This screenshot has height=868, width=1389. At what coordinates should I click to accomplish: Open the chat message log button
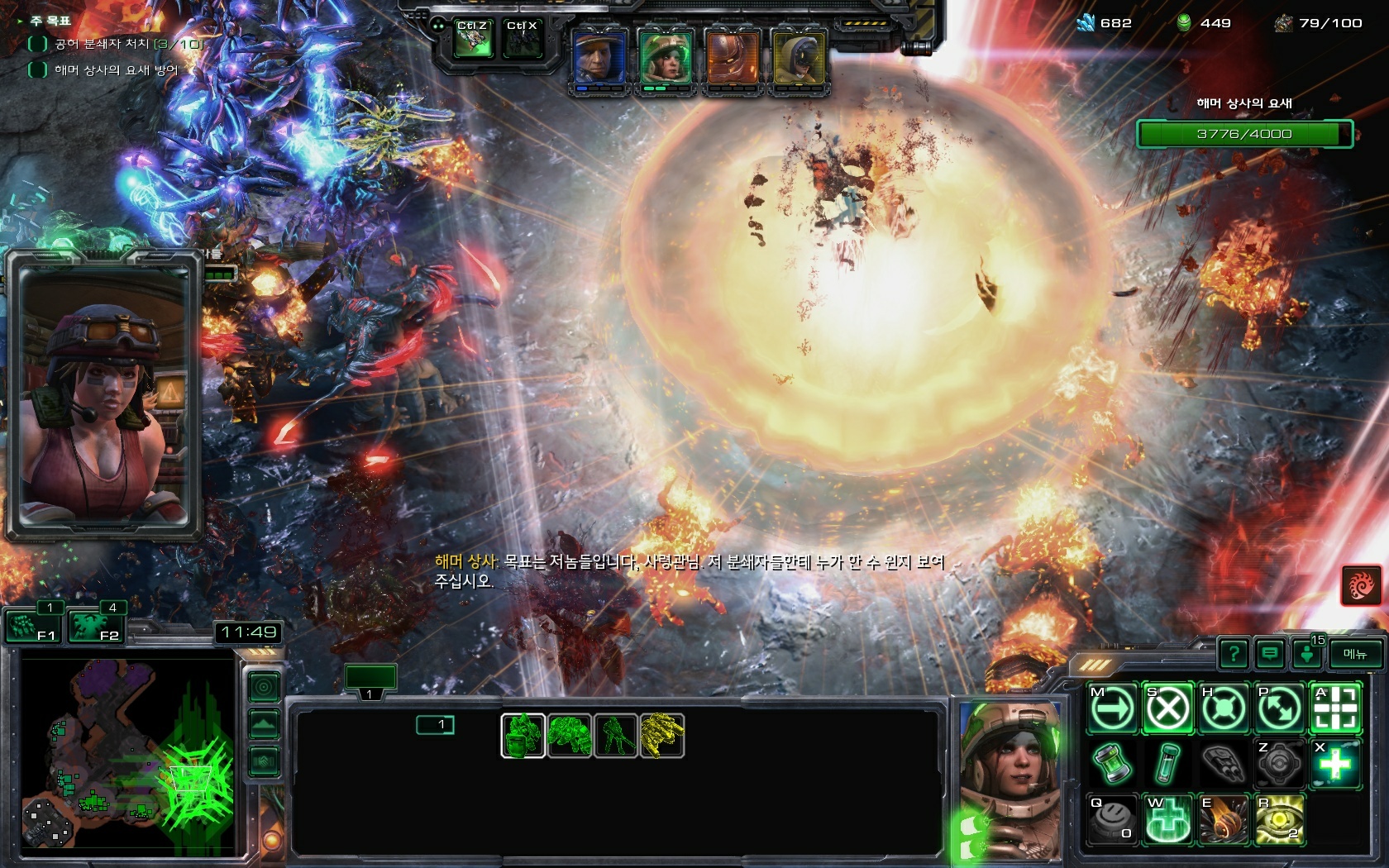click(1270, 655)
